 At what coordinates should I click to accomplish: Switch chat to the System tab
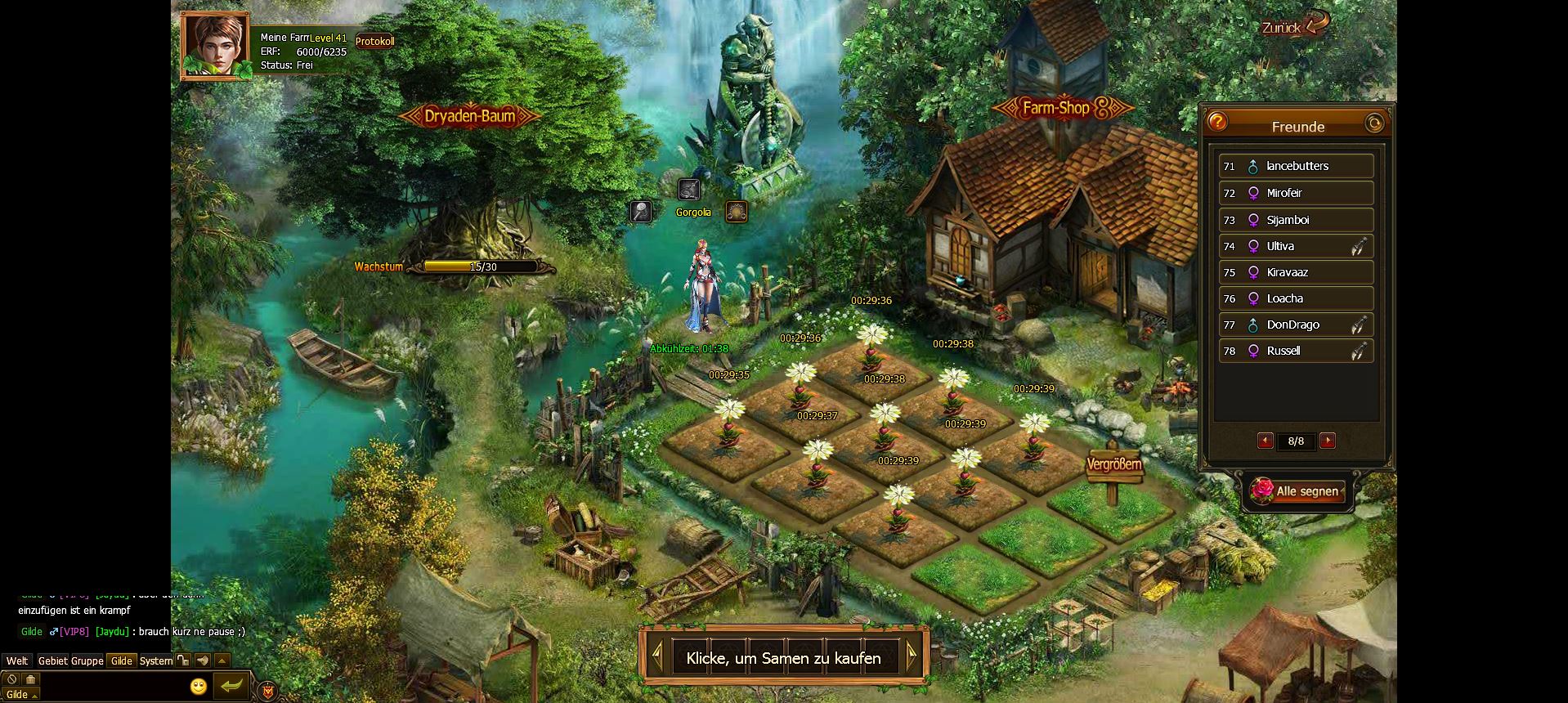point(155,660)
